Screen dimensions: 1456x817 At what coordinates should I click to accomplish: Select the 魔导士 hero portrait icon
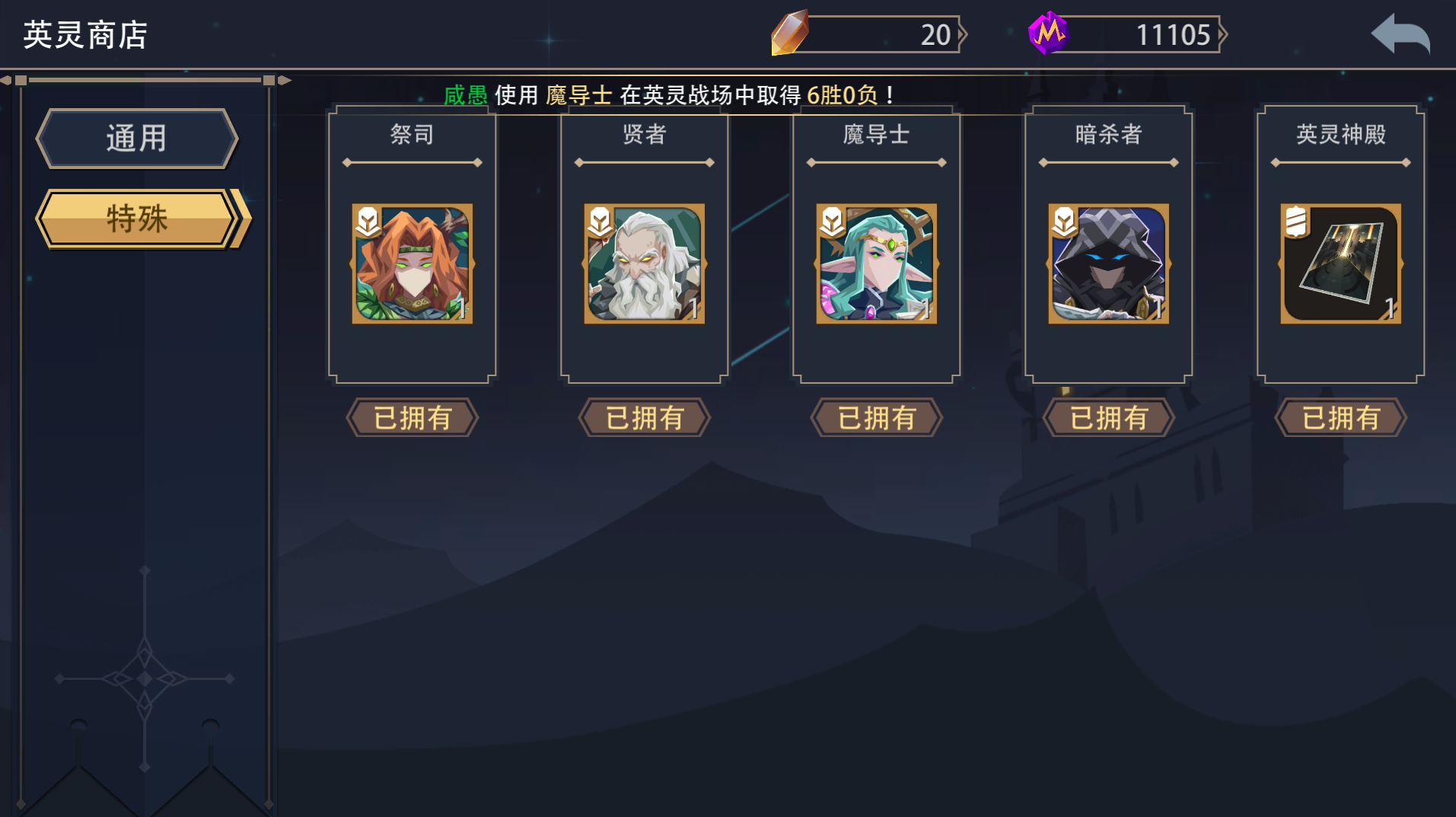(x=876, y=264)
